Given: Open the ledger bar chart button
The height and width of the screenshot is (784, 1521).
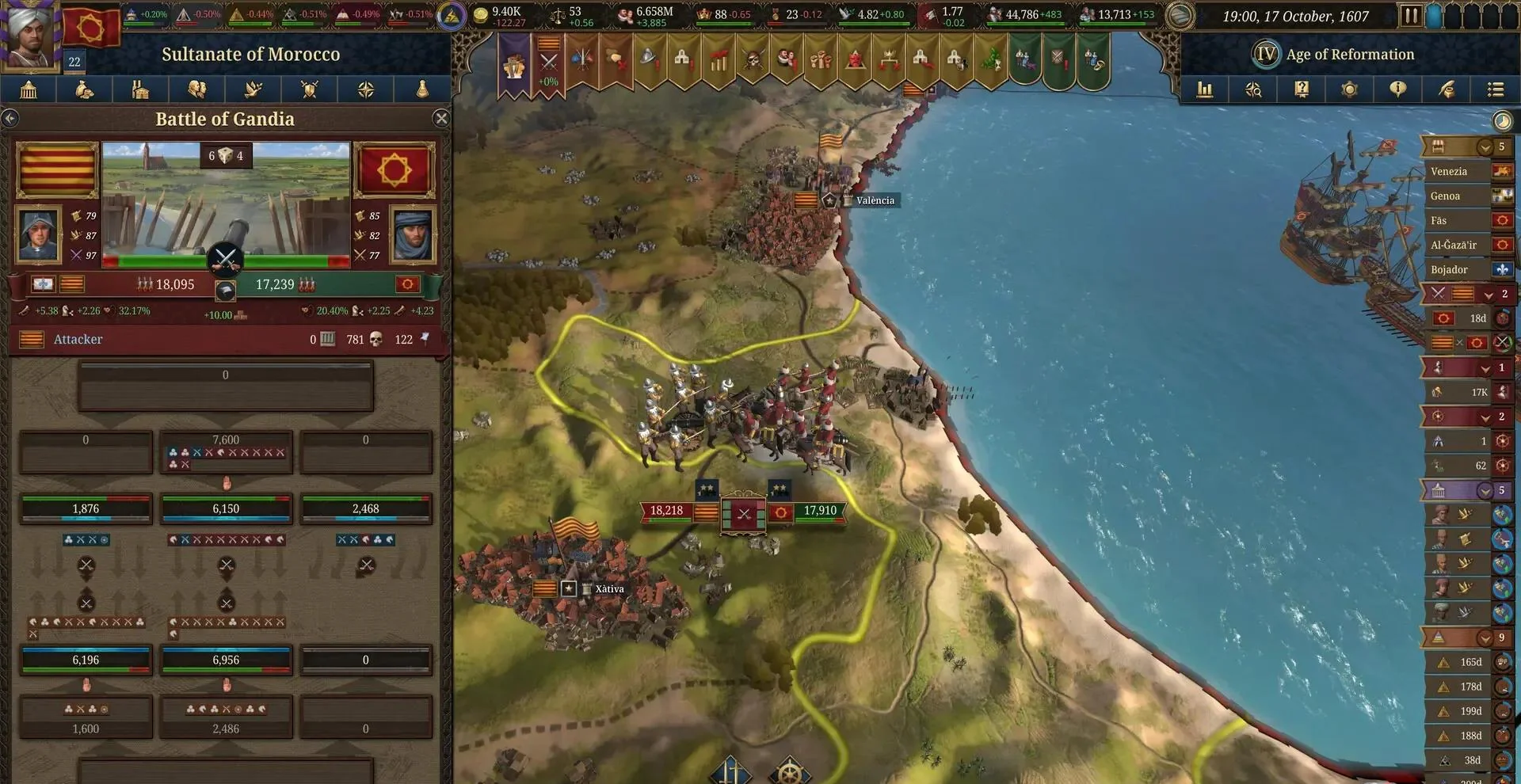Looking at the screenshot, I should coord(1205,90).
